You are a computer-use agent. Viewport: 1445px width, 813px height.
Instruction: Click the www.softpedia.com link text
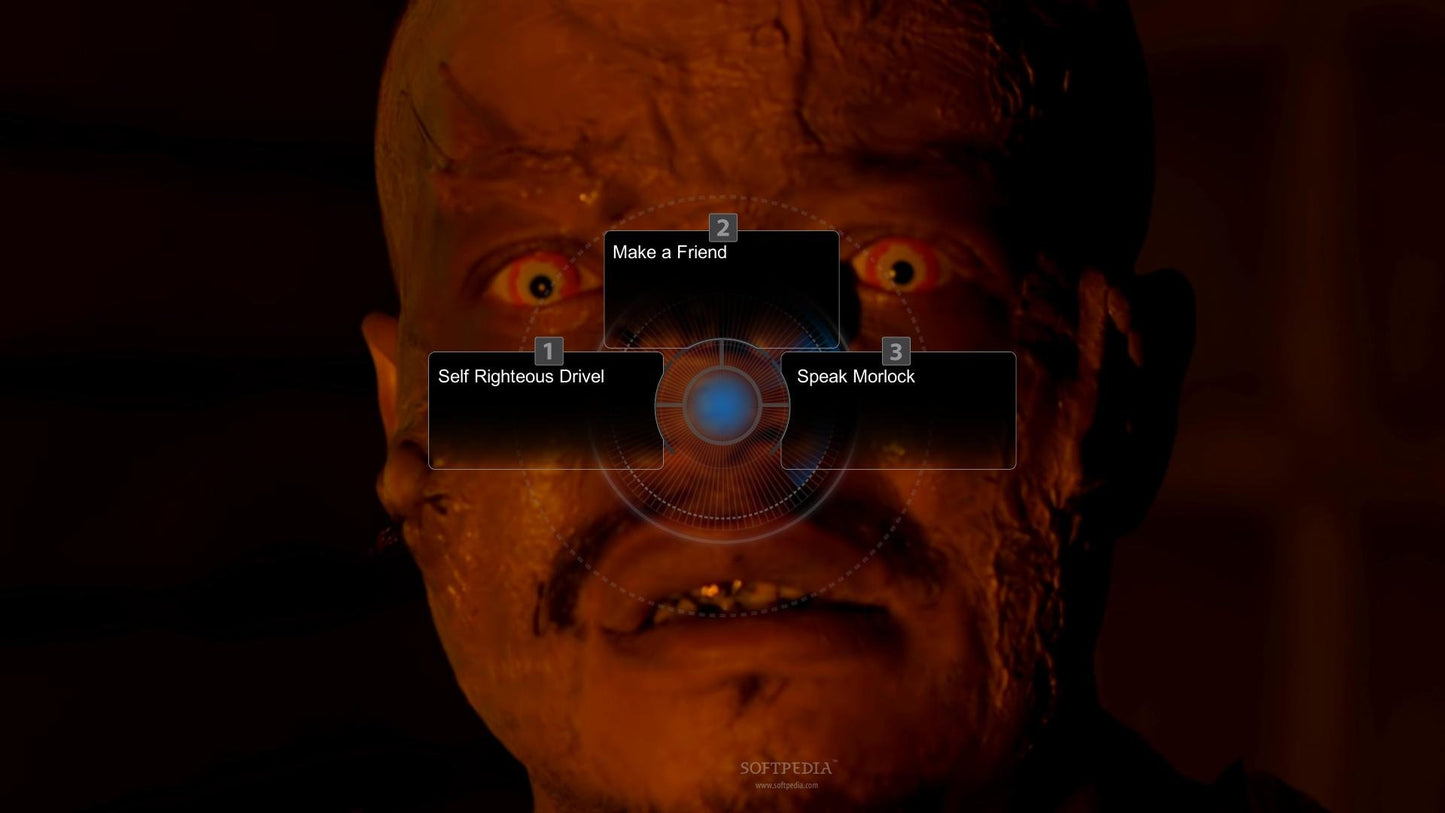[x=785, y=785]
